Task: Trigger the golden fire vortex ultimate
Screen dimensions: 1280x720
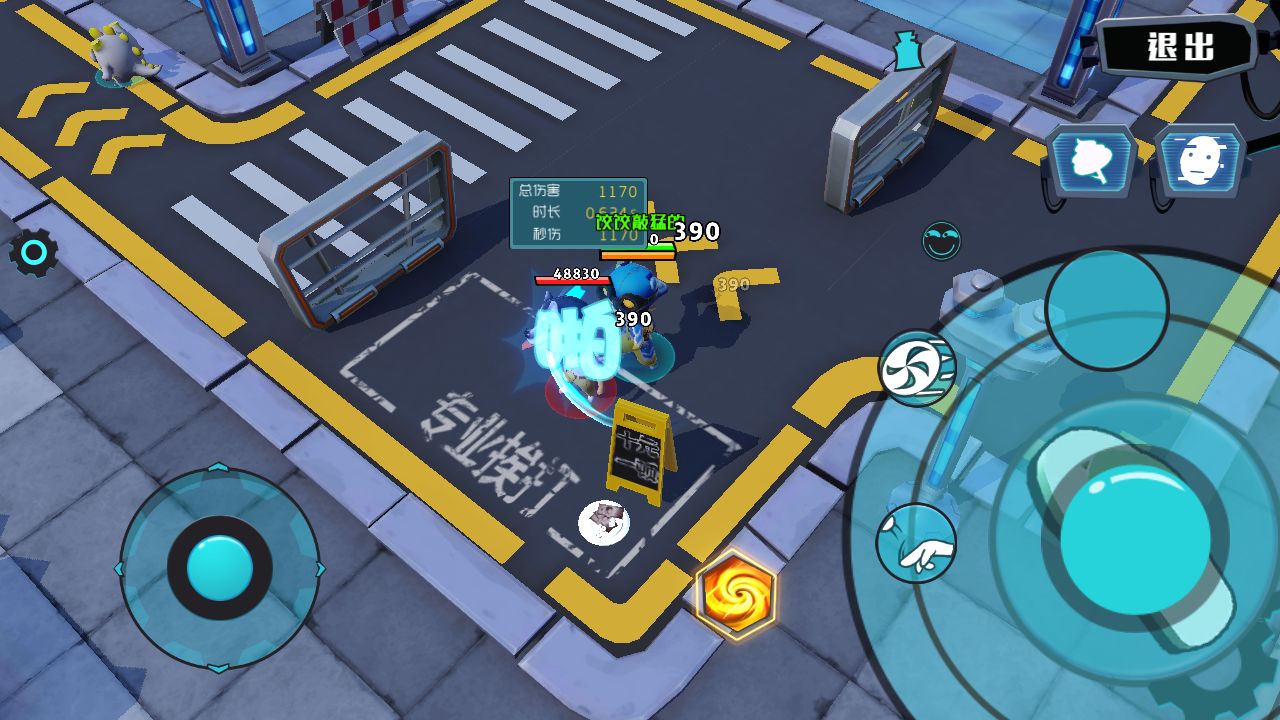Action: (x=736, y=594)
